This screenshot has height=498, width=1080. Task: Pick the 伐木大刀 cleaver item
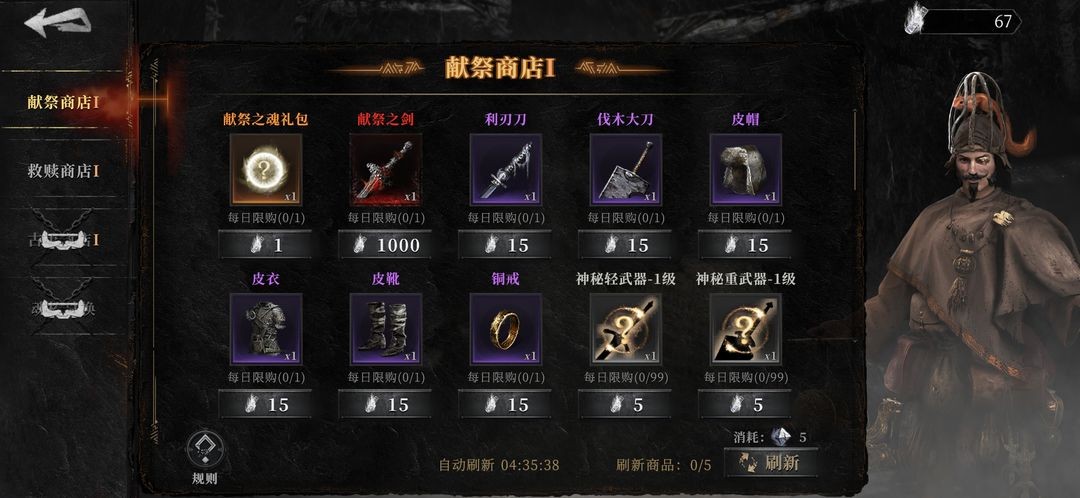click(x=625, y=168)
